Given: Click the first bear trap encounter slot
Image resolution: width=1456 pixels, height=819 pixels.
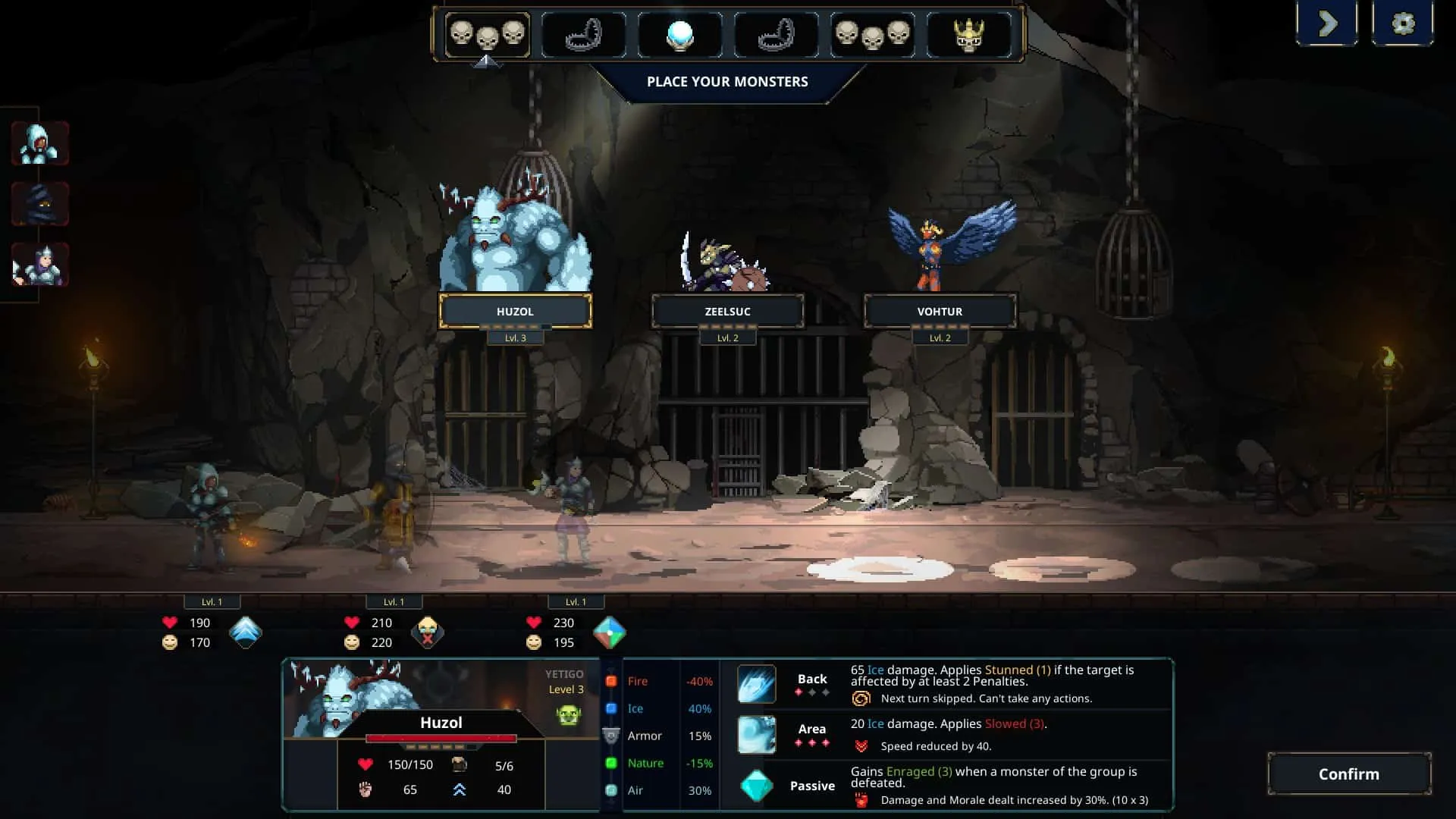Looking at the screenshot, I should click(x=584, y=33).
